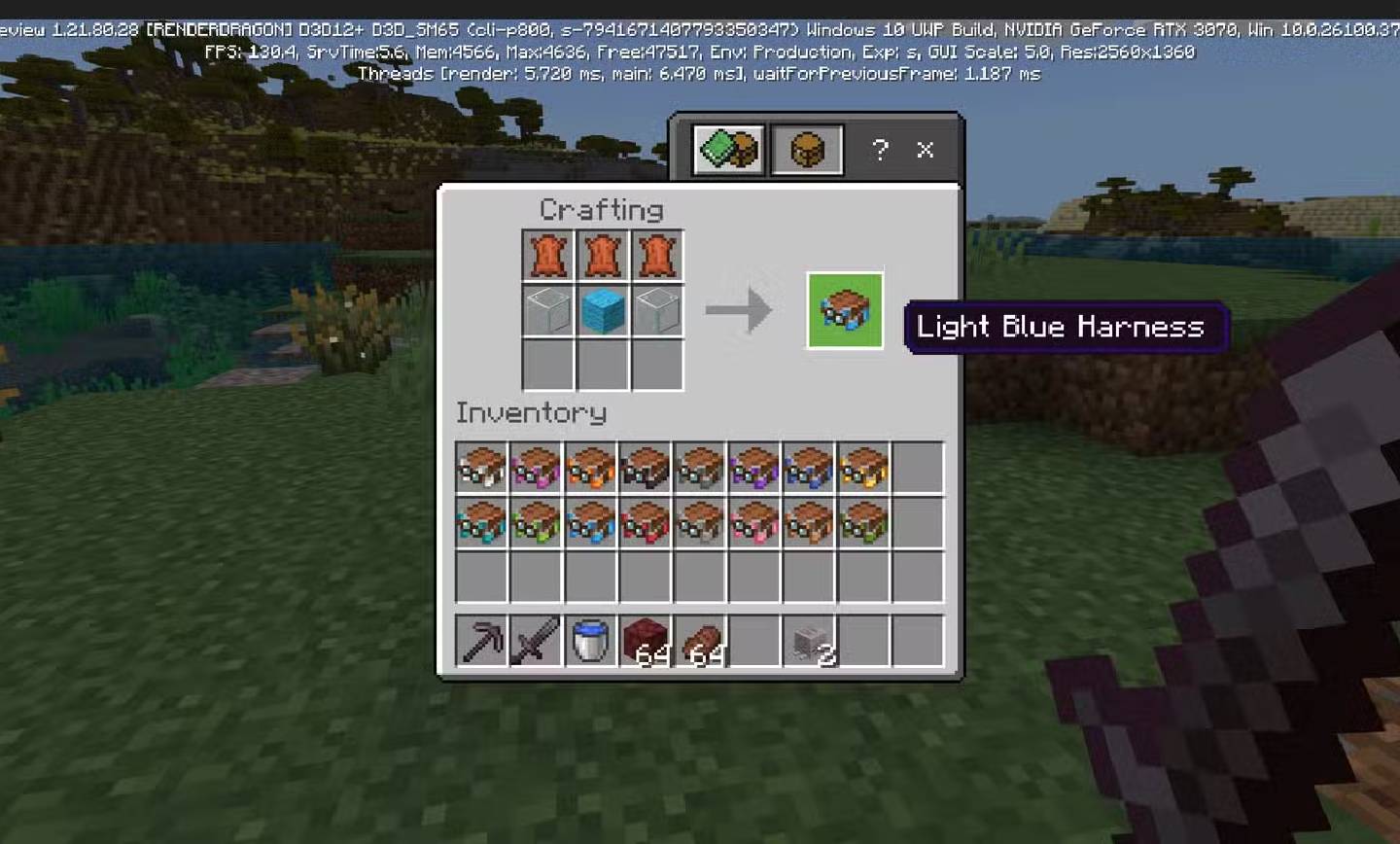Choose the sword in the hotbar
1400x844 pixels.
(x=537, y=641)
